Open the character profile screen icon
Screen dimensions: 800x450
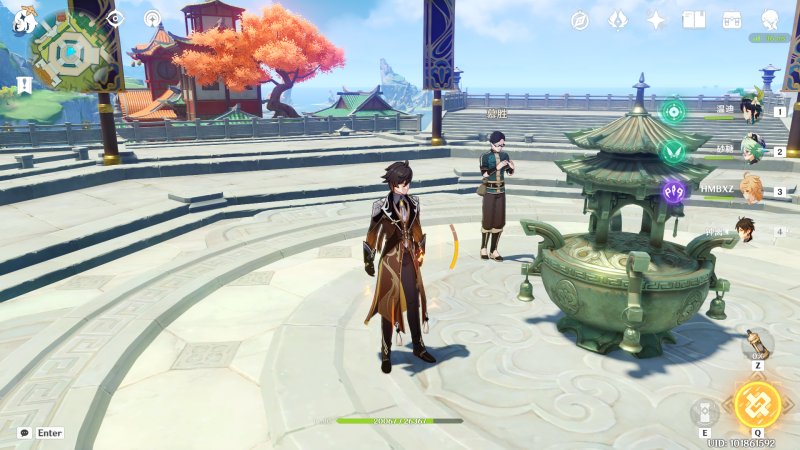[x=770, y=20]
